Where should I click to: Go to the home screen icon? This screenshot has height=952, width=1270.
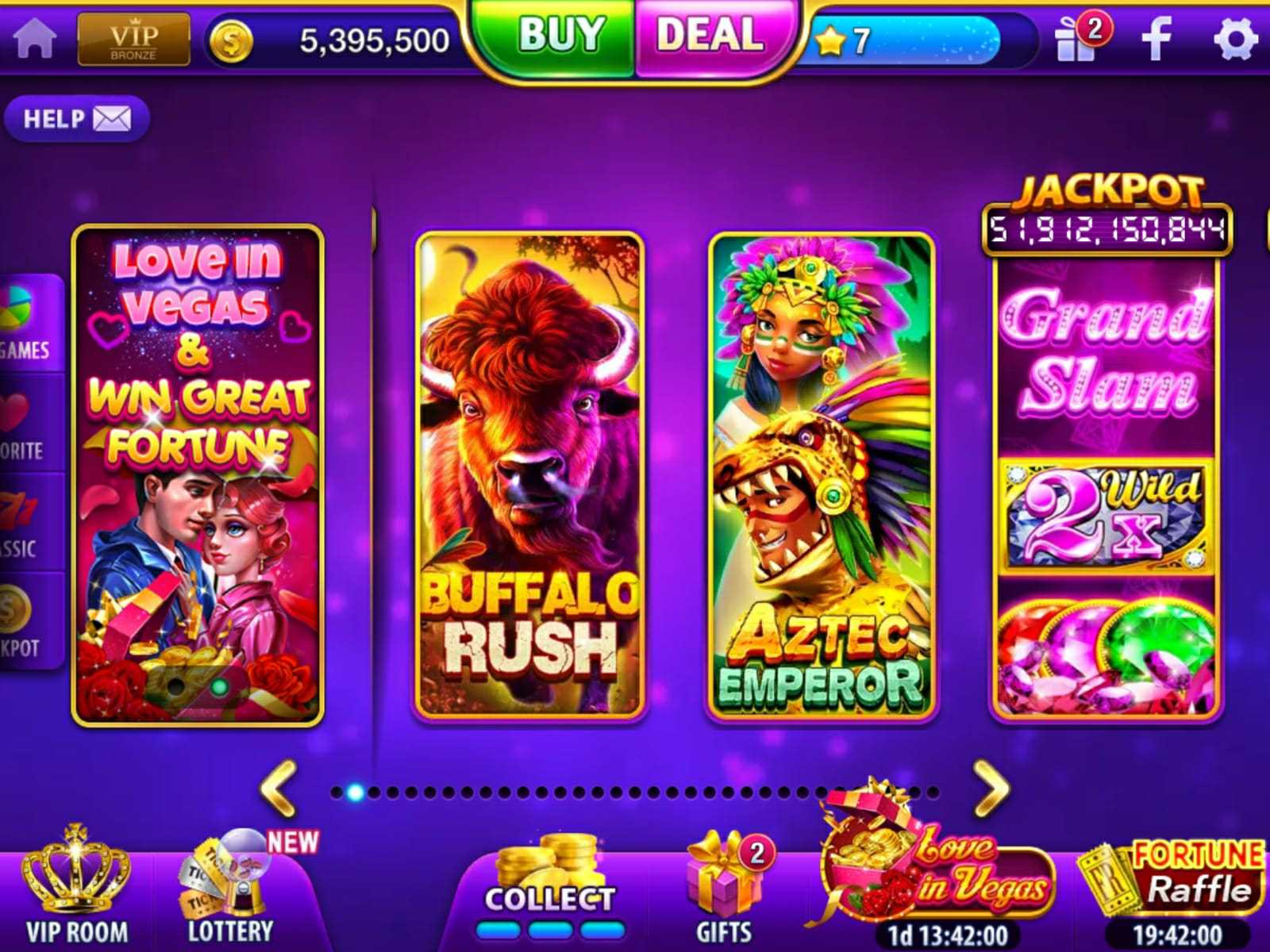pyautogui.click(x=35, y=37)
